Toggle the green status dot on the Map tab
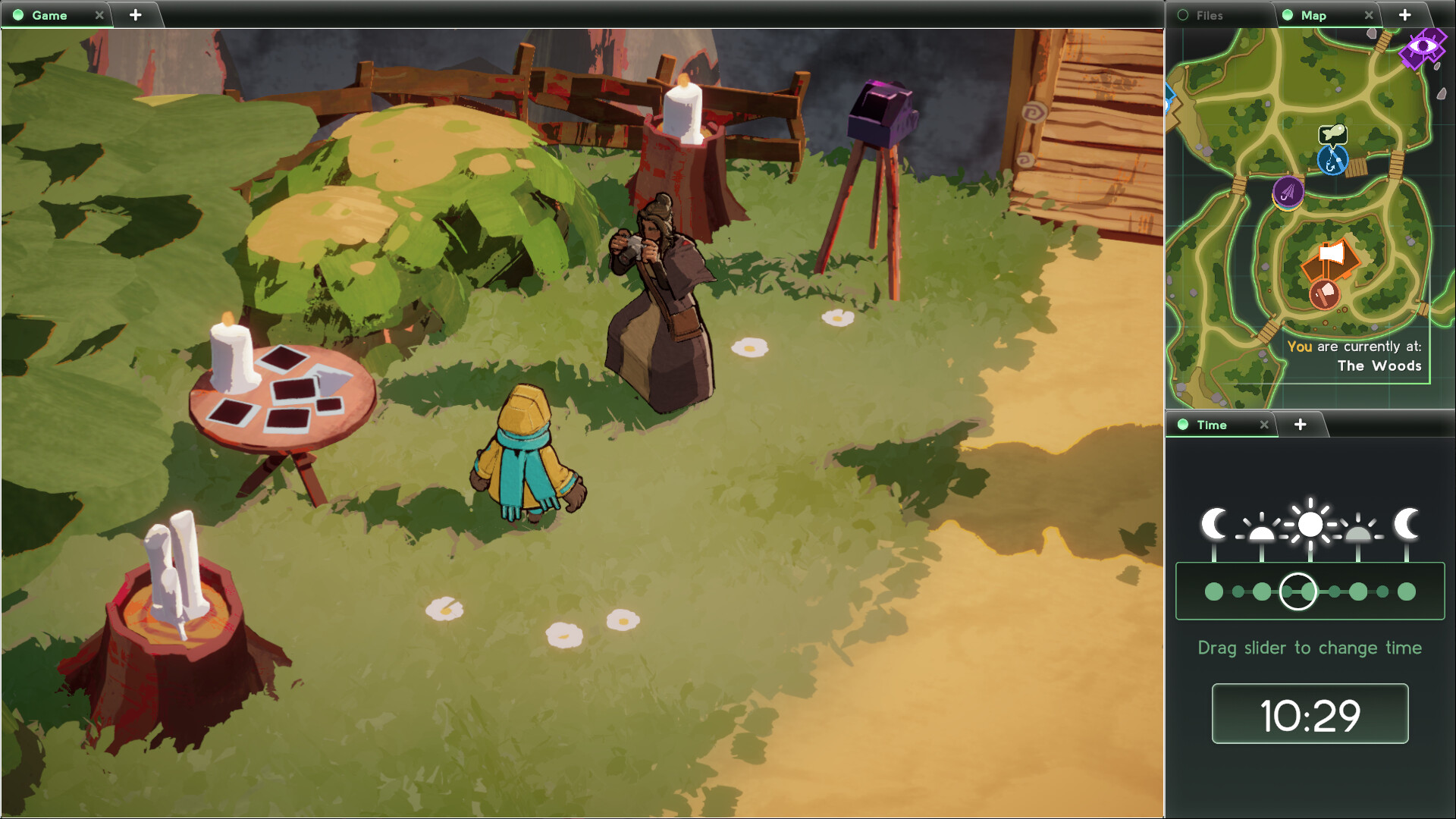This screenshot has width=1456, height=819. (1288, 15)
